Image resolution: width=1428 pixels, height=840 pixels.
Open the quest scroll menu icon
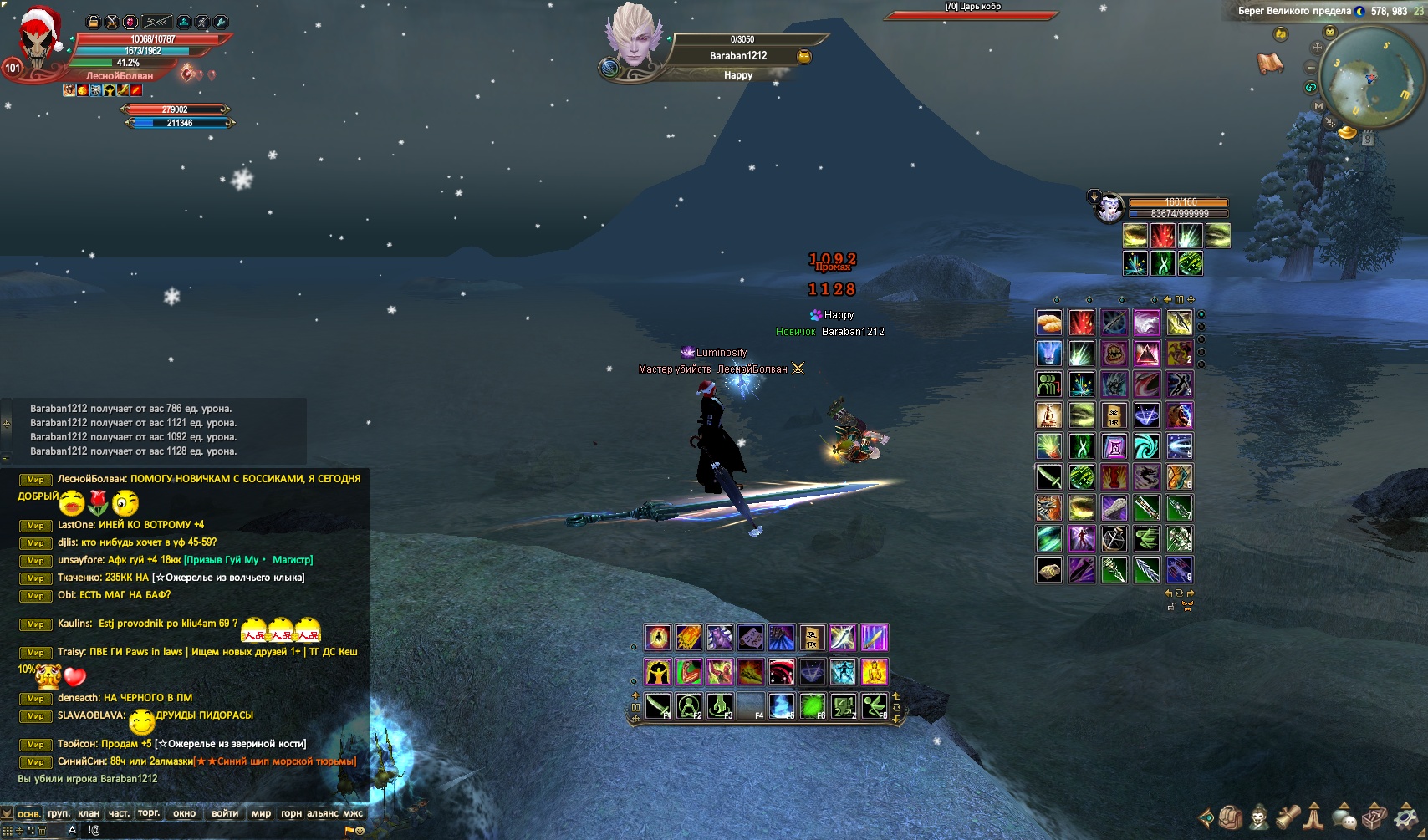pos(1288,817)
